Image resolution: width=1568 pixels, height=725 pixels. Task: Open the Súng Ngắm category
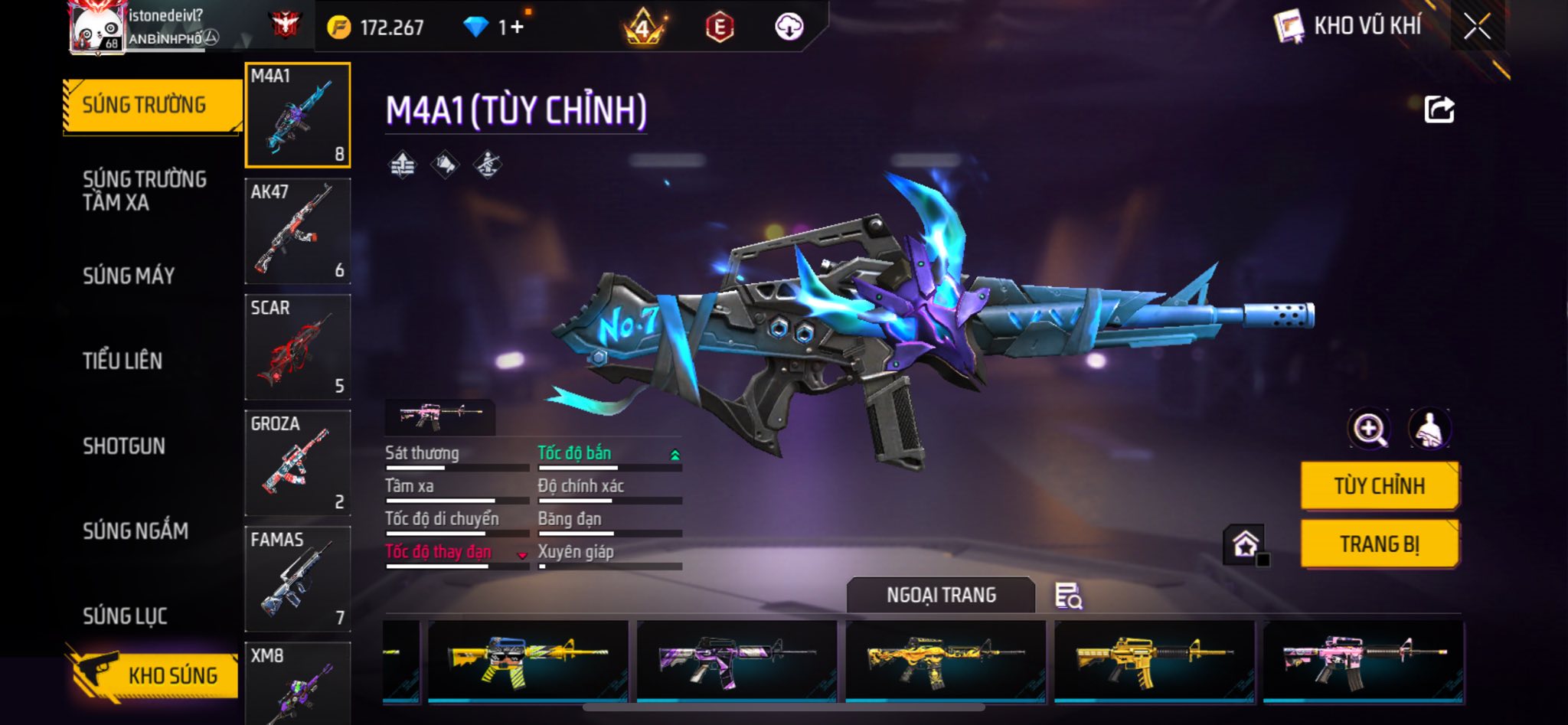136,531
